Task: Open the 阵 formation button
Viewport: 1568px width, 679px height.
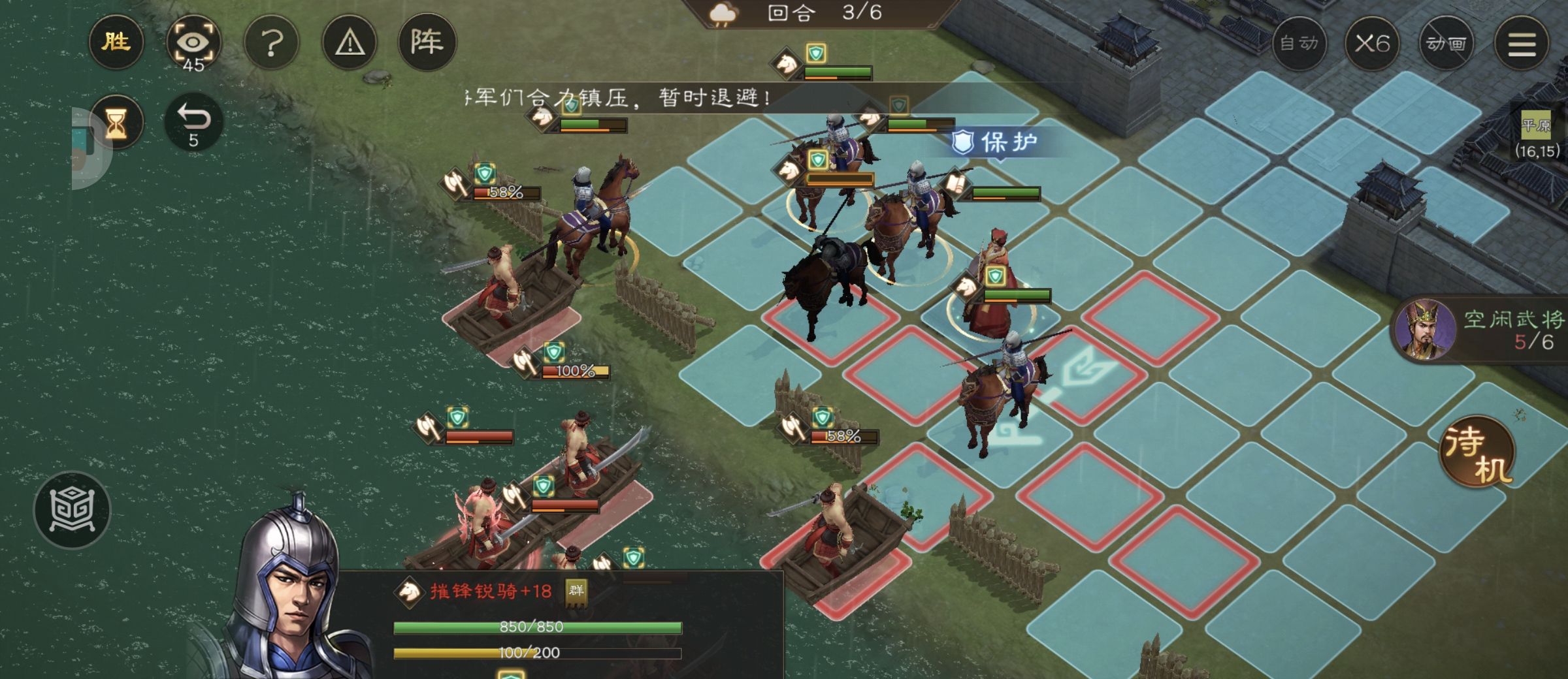Action: point(427,42)
